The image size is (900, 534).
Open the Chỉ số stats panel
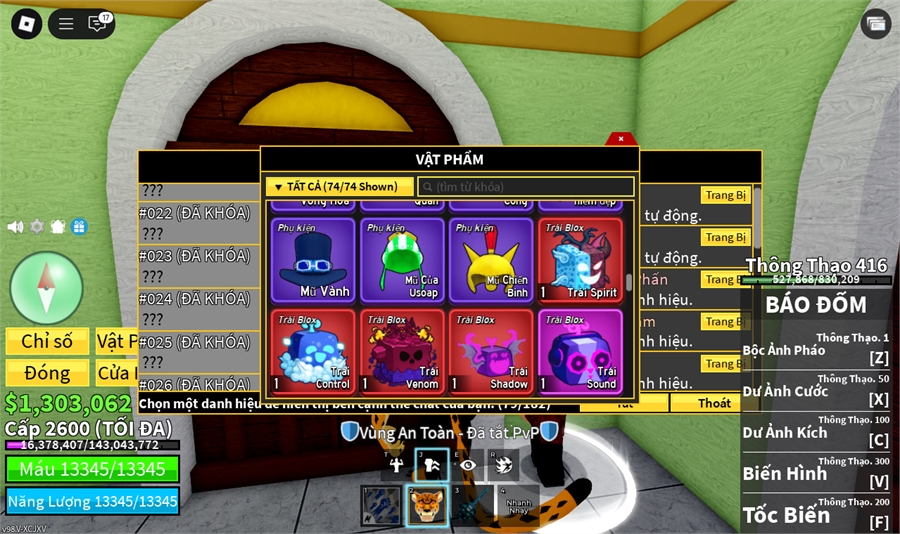tap(47, 342)
